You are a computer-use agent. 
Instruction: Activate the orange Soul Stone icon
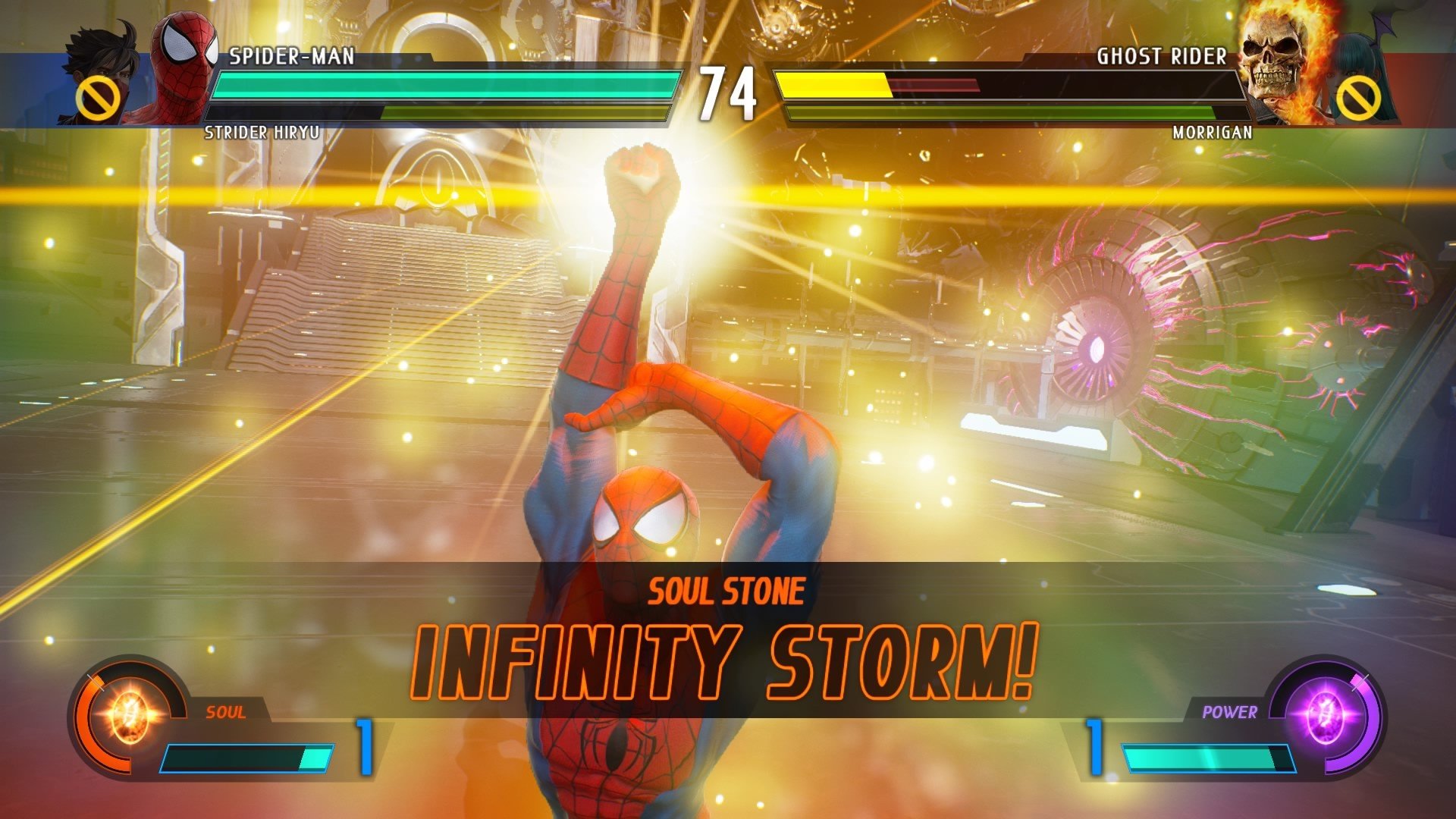(x=130, y=715)
